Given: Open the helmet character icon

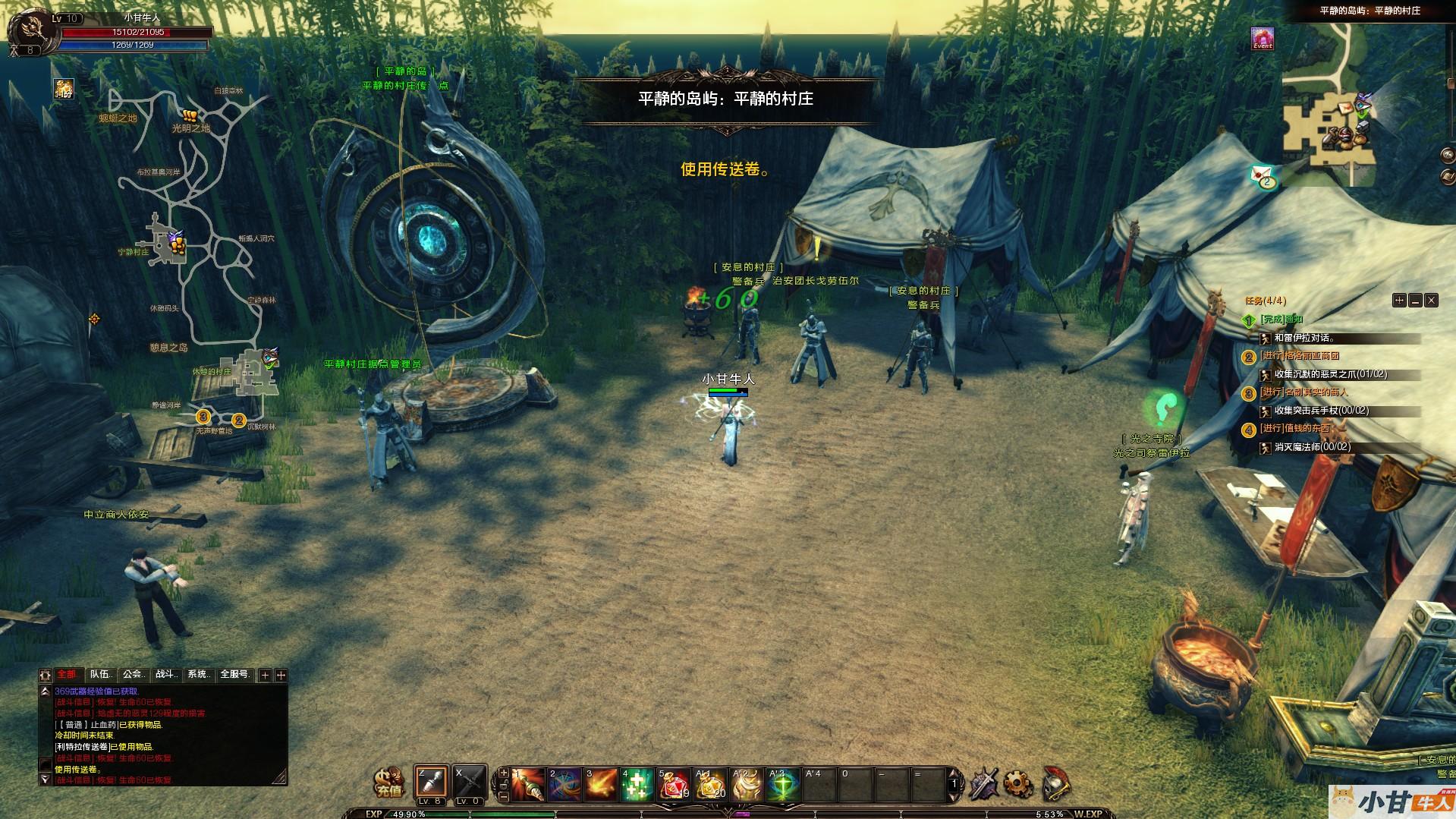Looking at the screenshot, I should click(x=1055, y=783).
